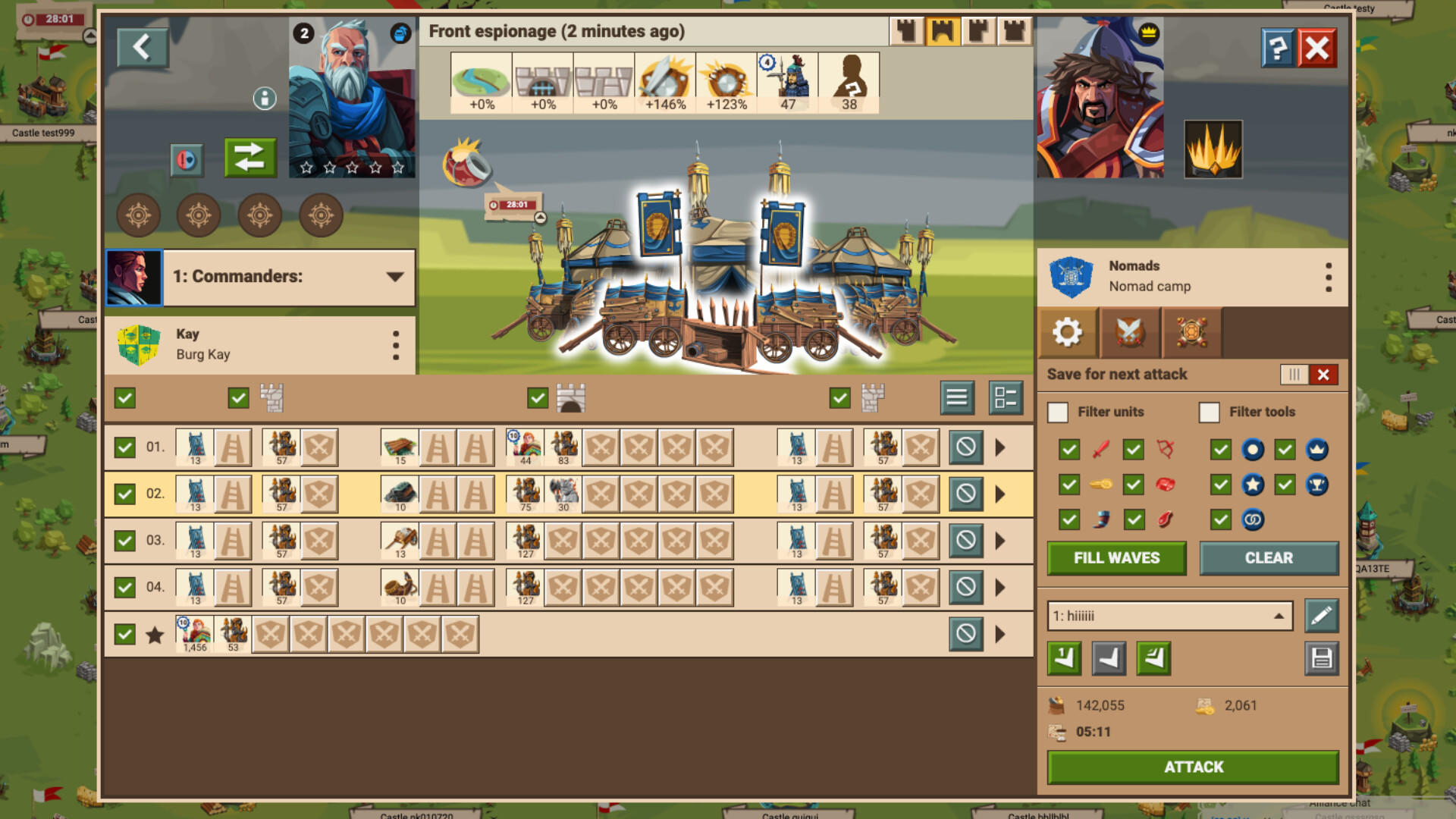Viewport: 1456px width, 819px height.
Task: Select the gear settings tab on Nomads panel
Action: (x=1068, y=332)
